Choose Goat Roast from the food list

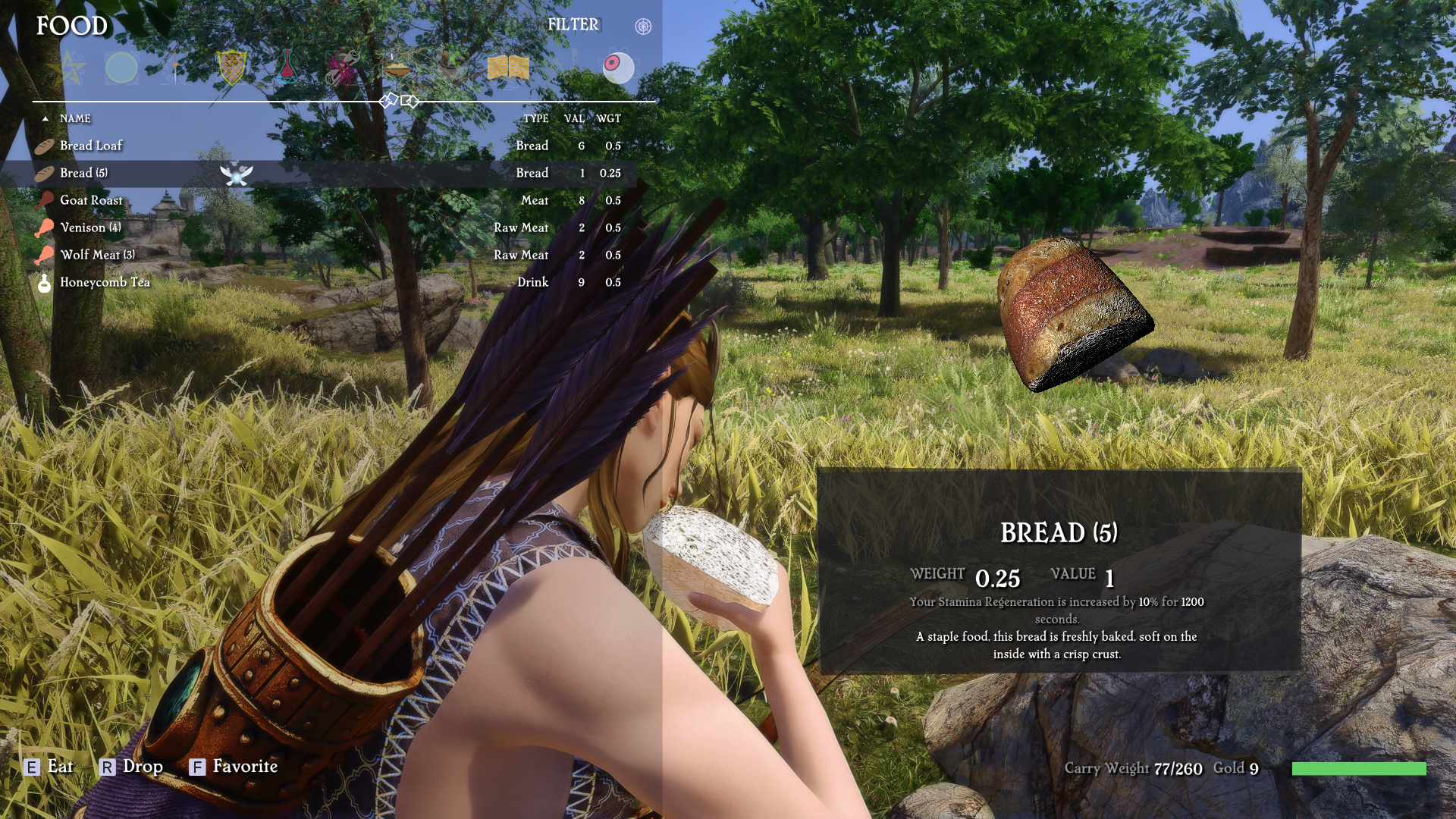91,200
